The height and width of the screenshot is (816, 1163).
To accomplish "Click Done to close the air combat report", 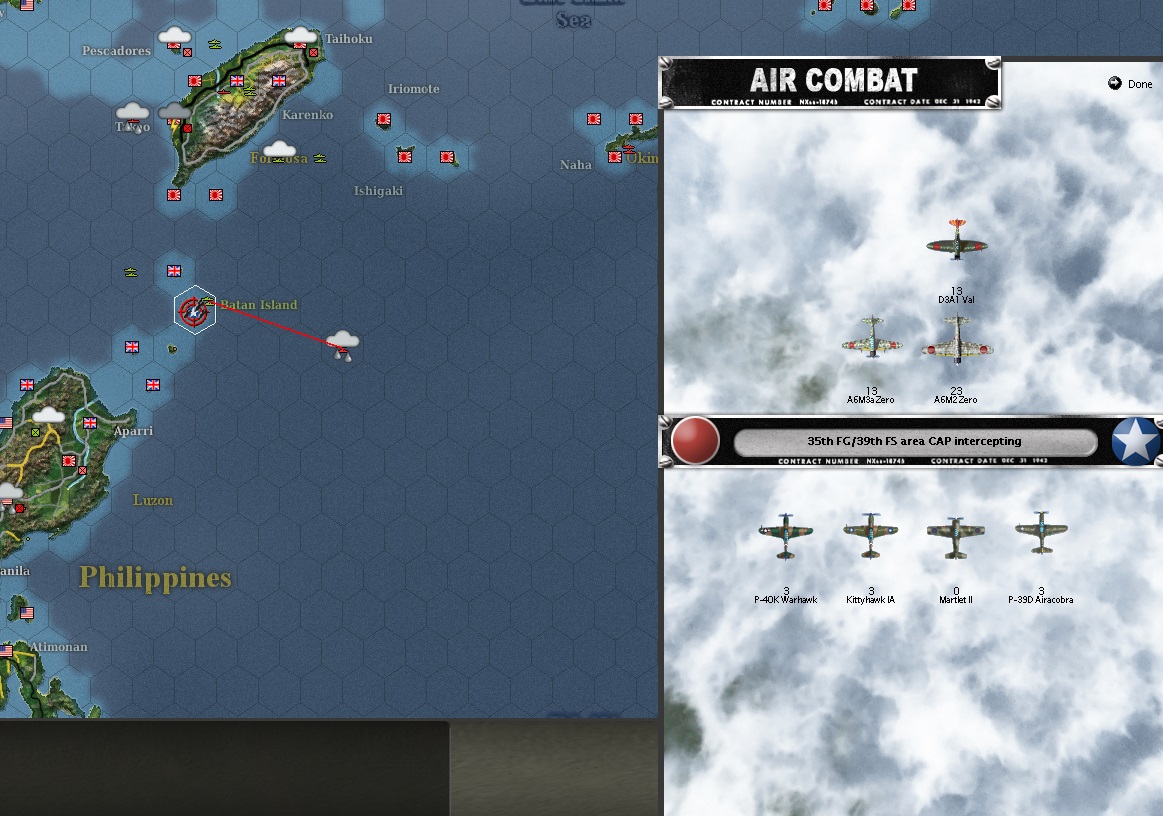I will [x=1131, y=84].
